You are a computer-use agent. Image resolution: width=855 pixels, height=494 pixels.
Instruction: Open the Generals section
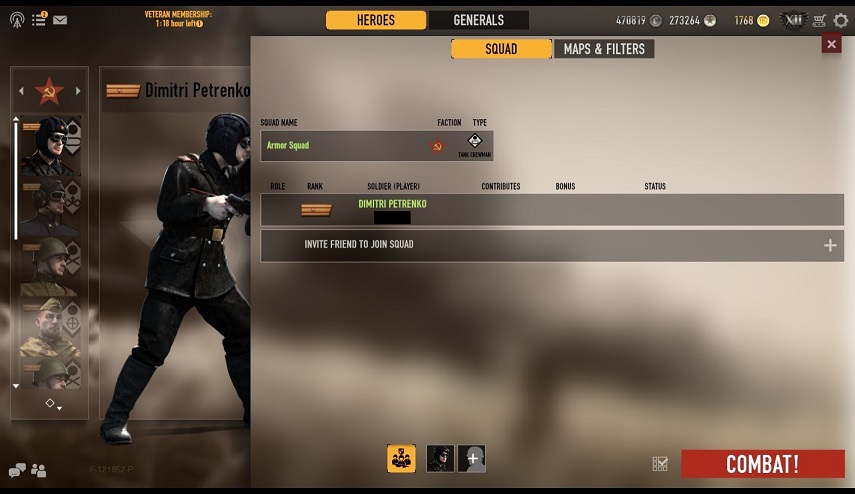coord(478,20)
